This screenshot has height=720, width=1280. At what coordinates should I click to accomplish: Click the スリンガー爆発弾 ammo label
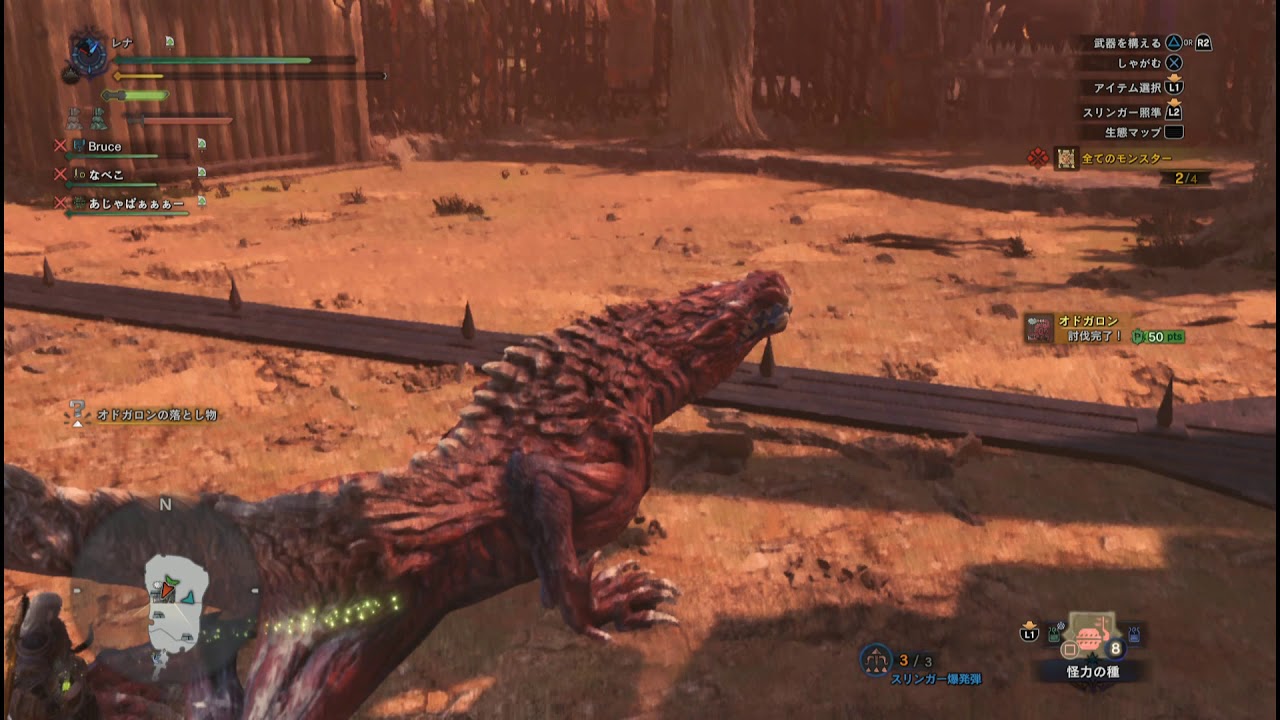point(936,679)
